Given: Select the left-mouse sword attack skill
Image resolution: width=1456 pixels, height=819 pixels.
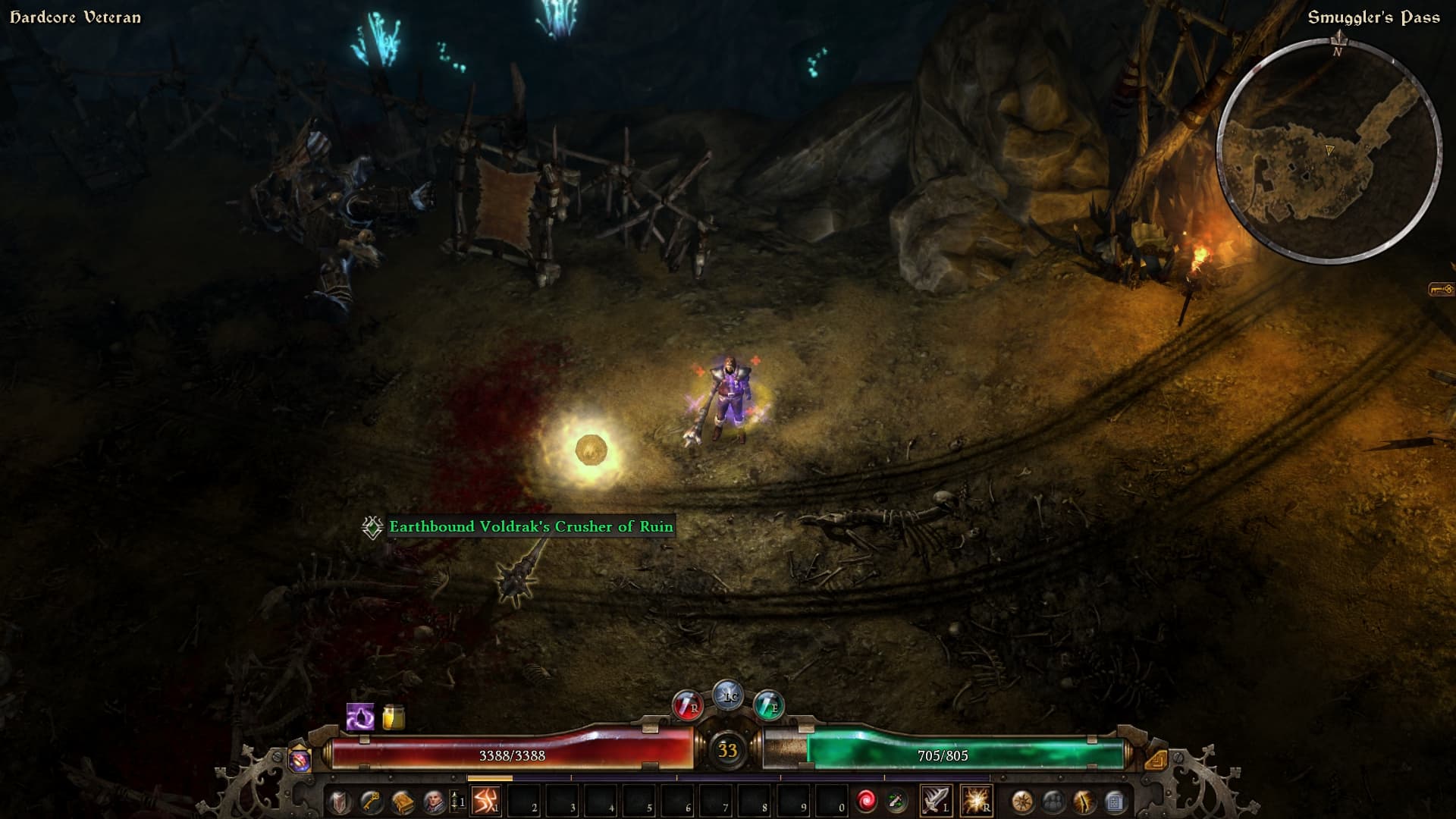Looking at the screenshot, I should [x=935, y=801].
